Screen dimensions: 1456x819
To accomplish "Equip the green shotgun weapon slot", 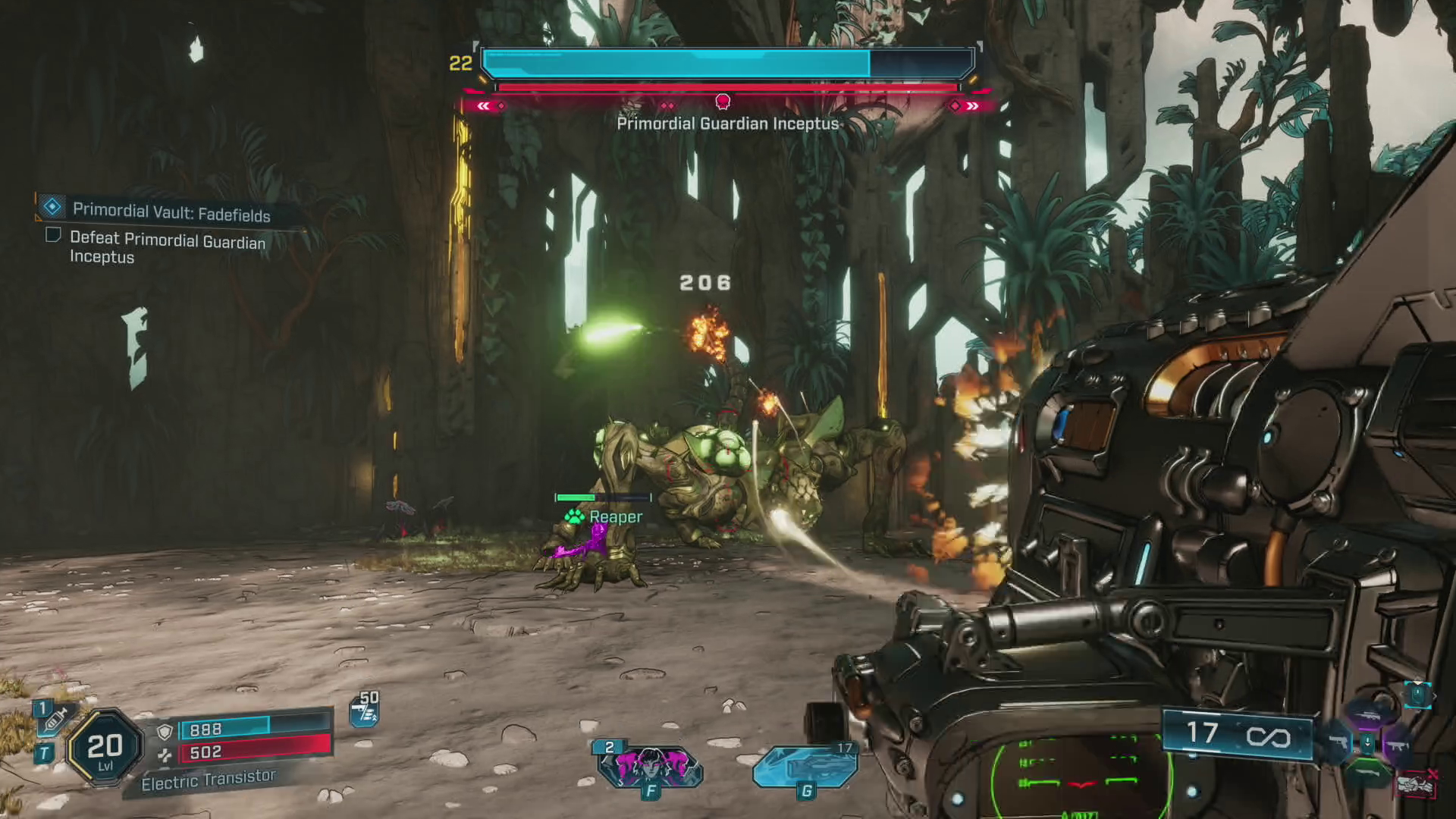I will [1367, 775].
